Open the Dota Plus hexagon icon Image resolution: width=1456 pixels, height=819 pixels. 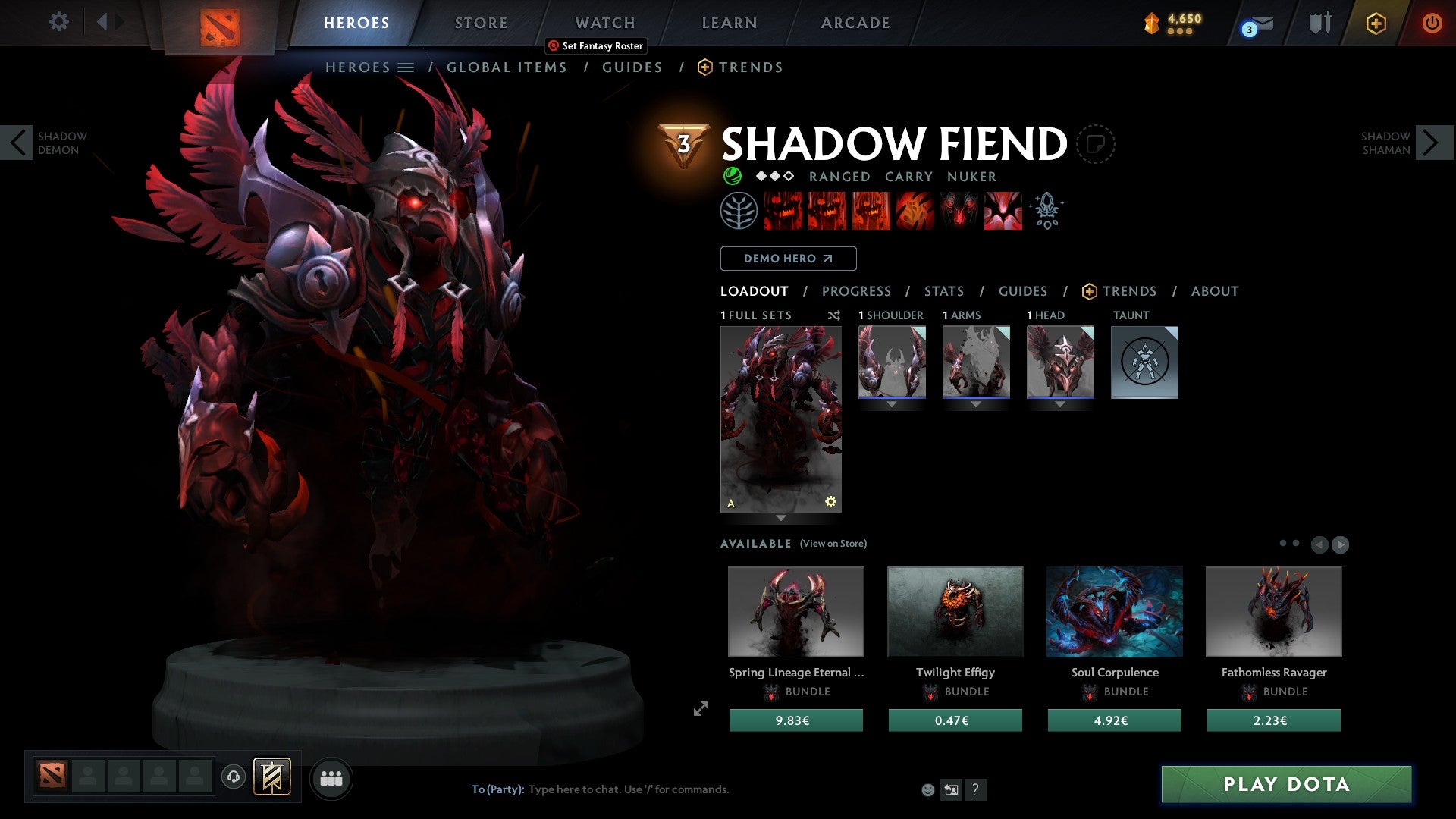(1375, 23)
